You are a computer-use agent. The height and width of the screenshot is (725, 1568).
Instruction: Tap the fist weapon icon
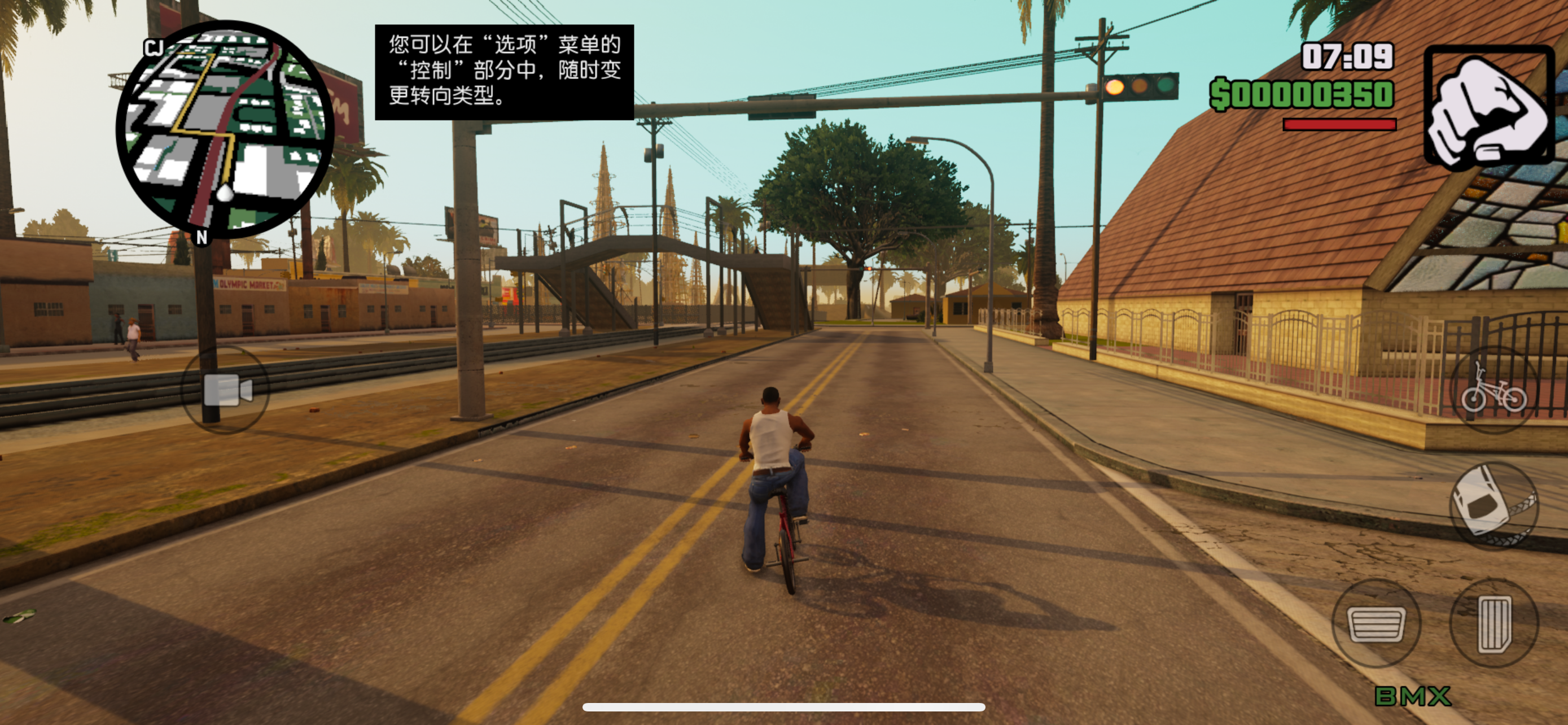click(x=1488, y=107)
